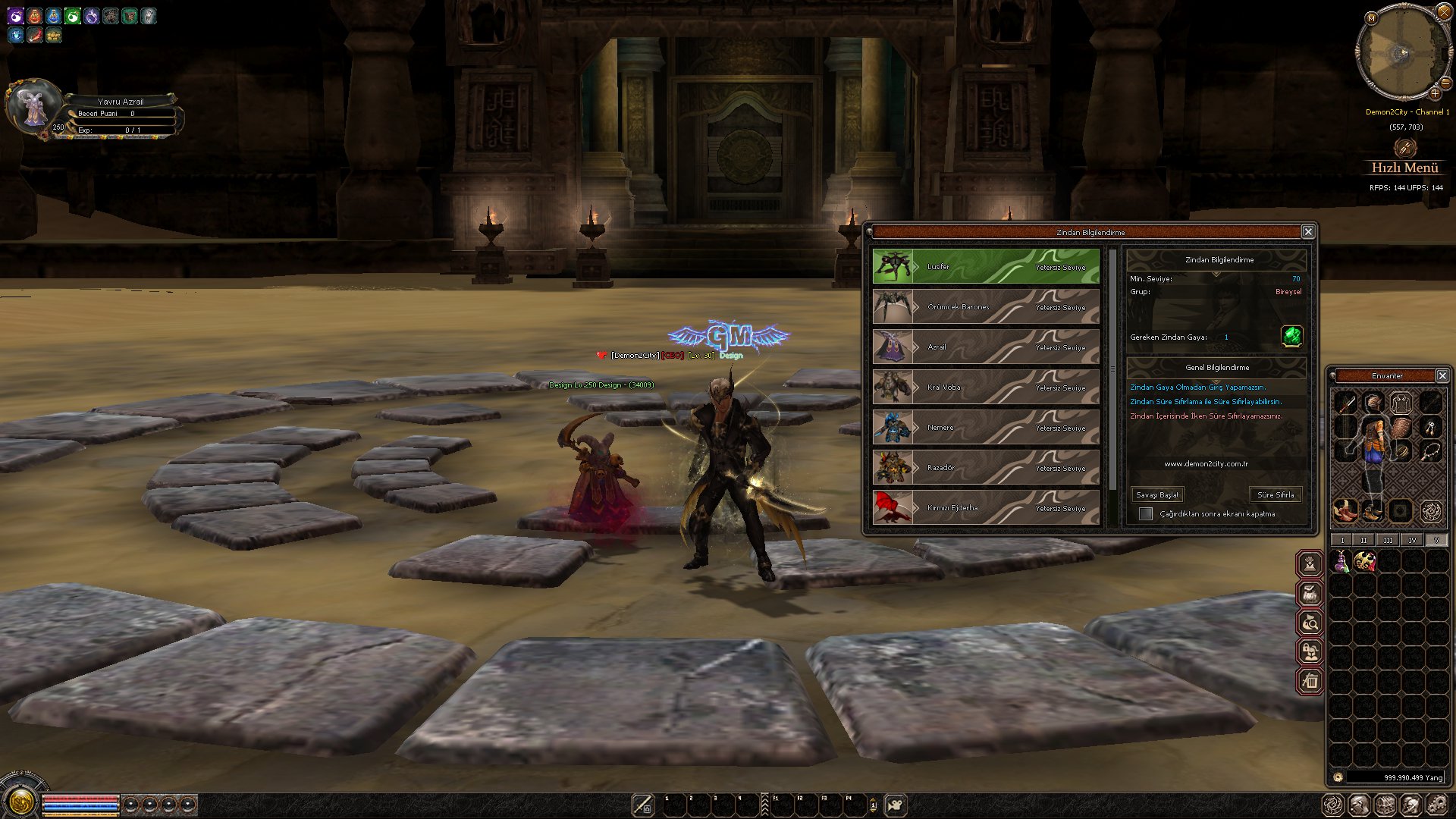Select the green Zindan Gaya gem icon
This screenshot has height=819, width=1456.
1292,336
